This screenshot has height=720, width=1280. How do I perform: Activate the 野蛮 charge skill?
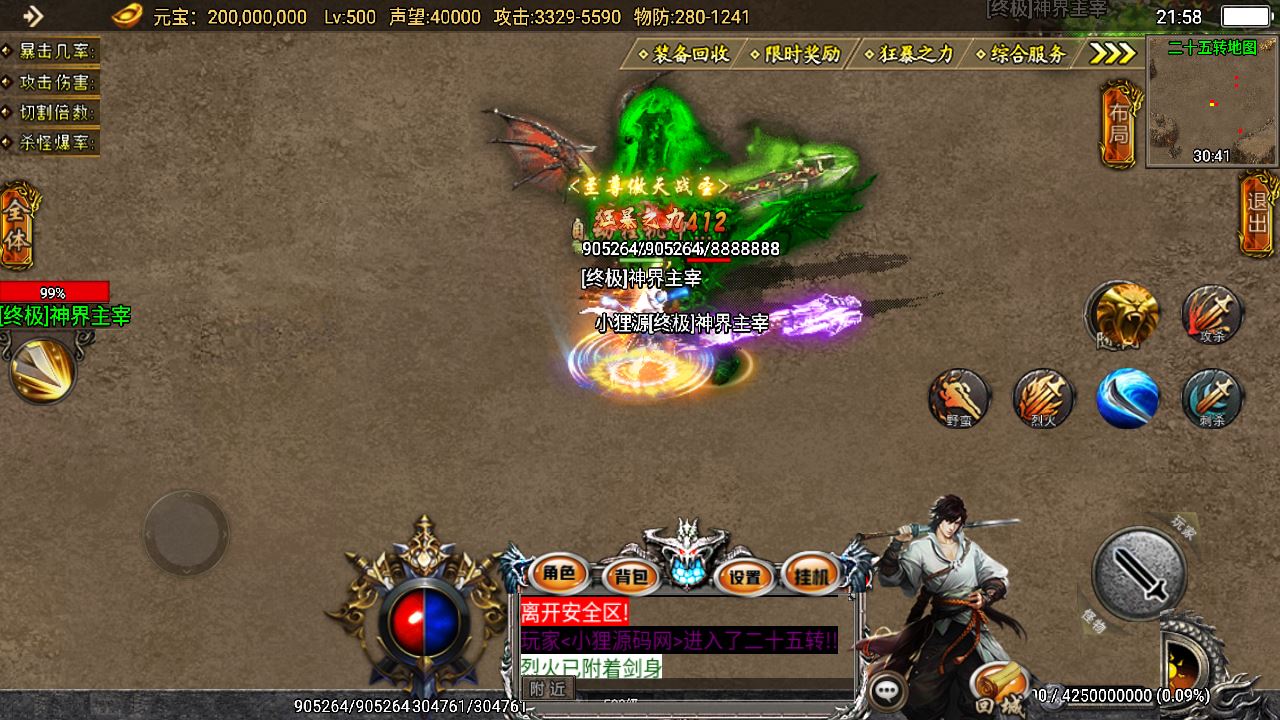click(959, 398)
